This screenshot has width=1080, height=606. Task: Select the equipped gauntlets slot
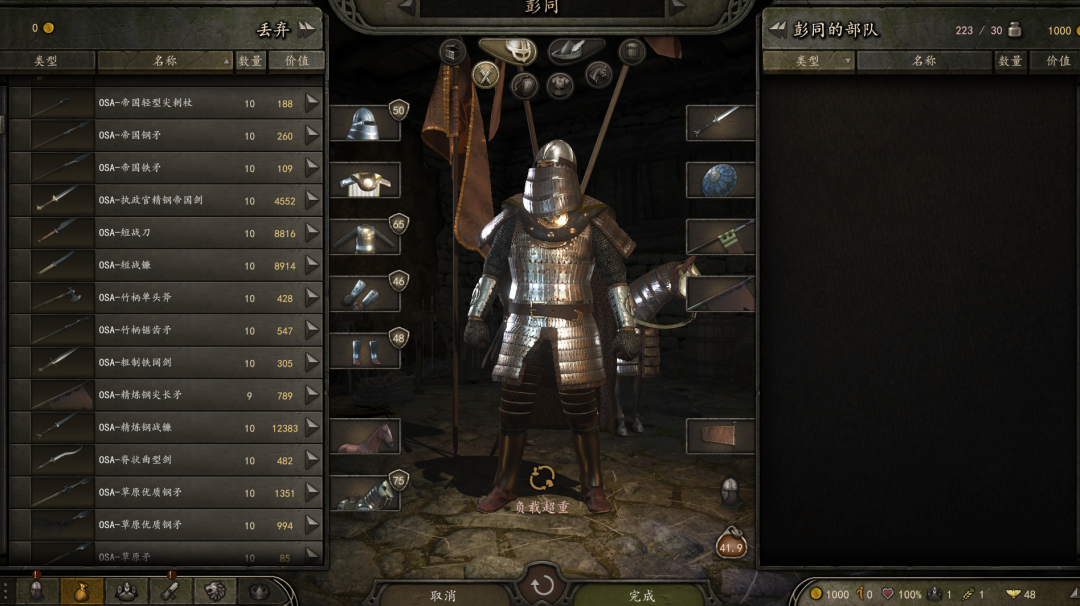click(365, 294)
